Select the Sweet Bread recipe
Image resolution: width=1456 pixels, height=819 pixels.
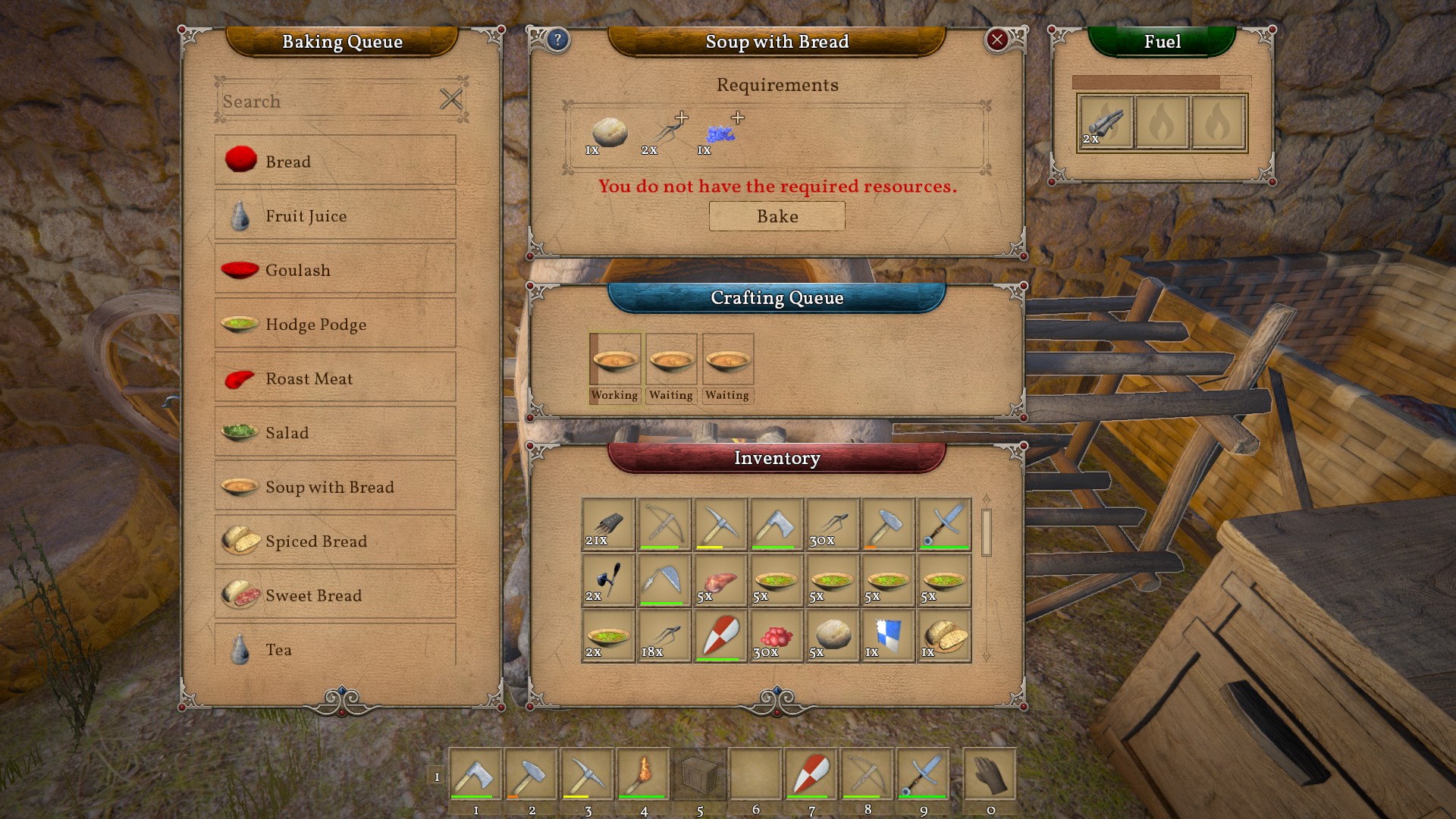coord(334,595)
